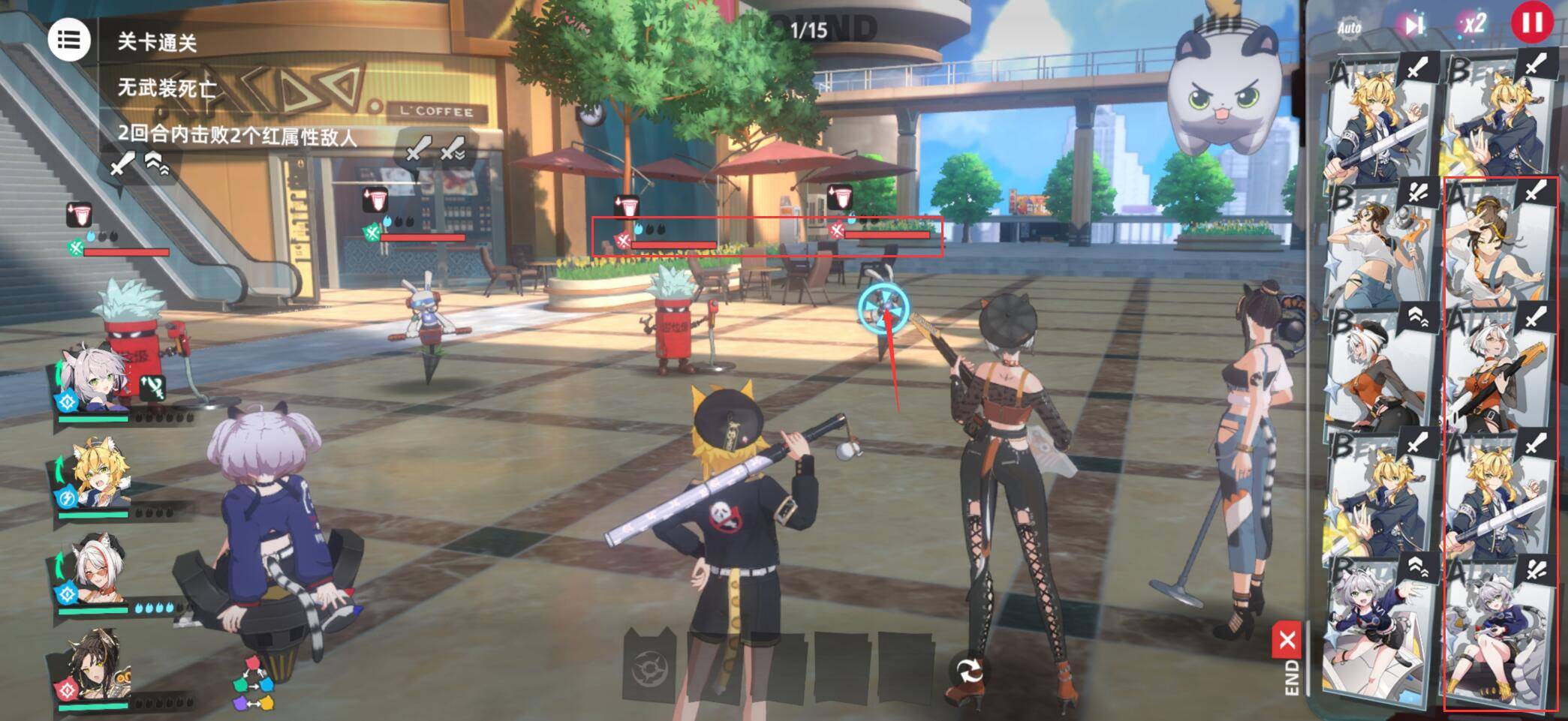Refresh the cards with the circular arrows button
Image resolution: width=1568 pixels, height=721 pixels.
pos(970,670)
